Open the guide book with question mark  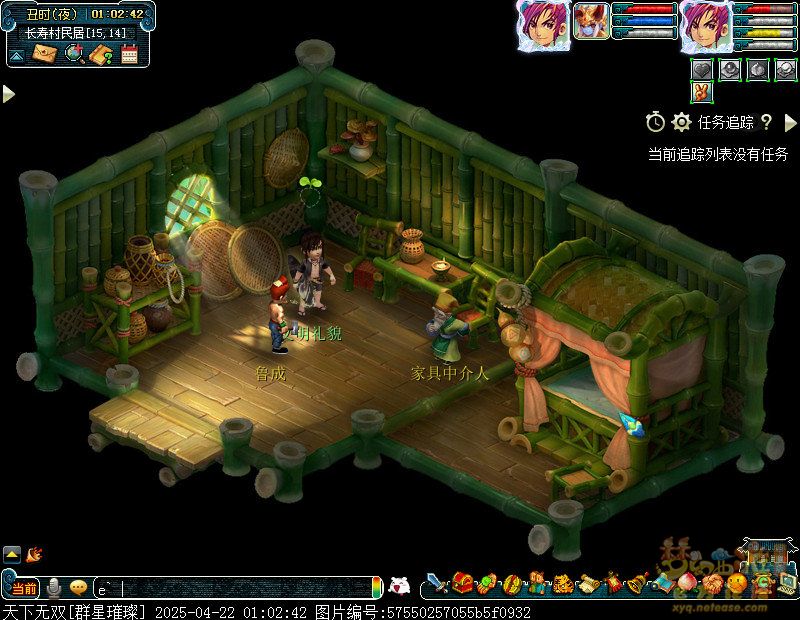coord(100,54)
